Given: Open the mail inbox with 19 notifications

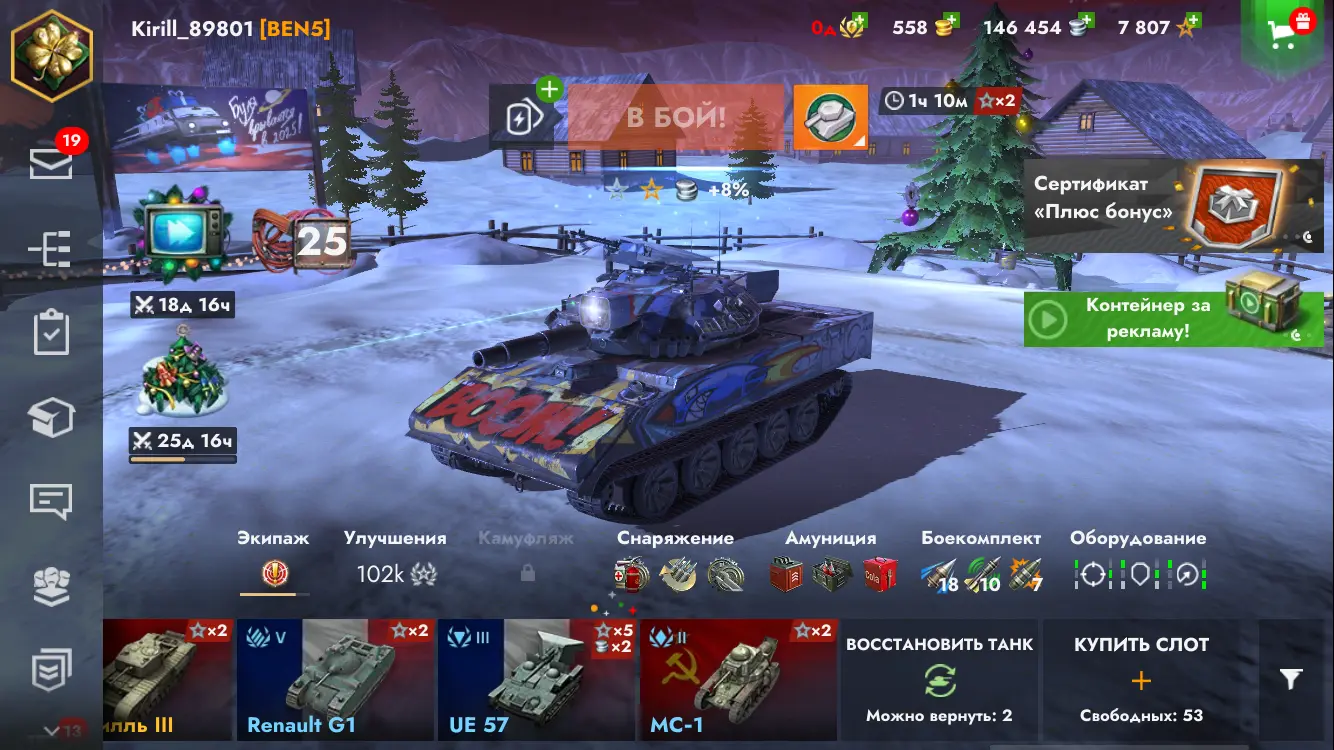Looking at the screenshot, I should [51, 162].
